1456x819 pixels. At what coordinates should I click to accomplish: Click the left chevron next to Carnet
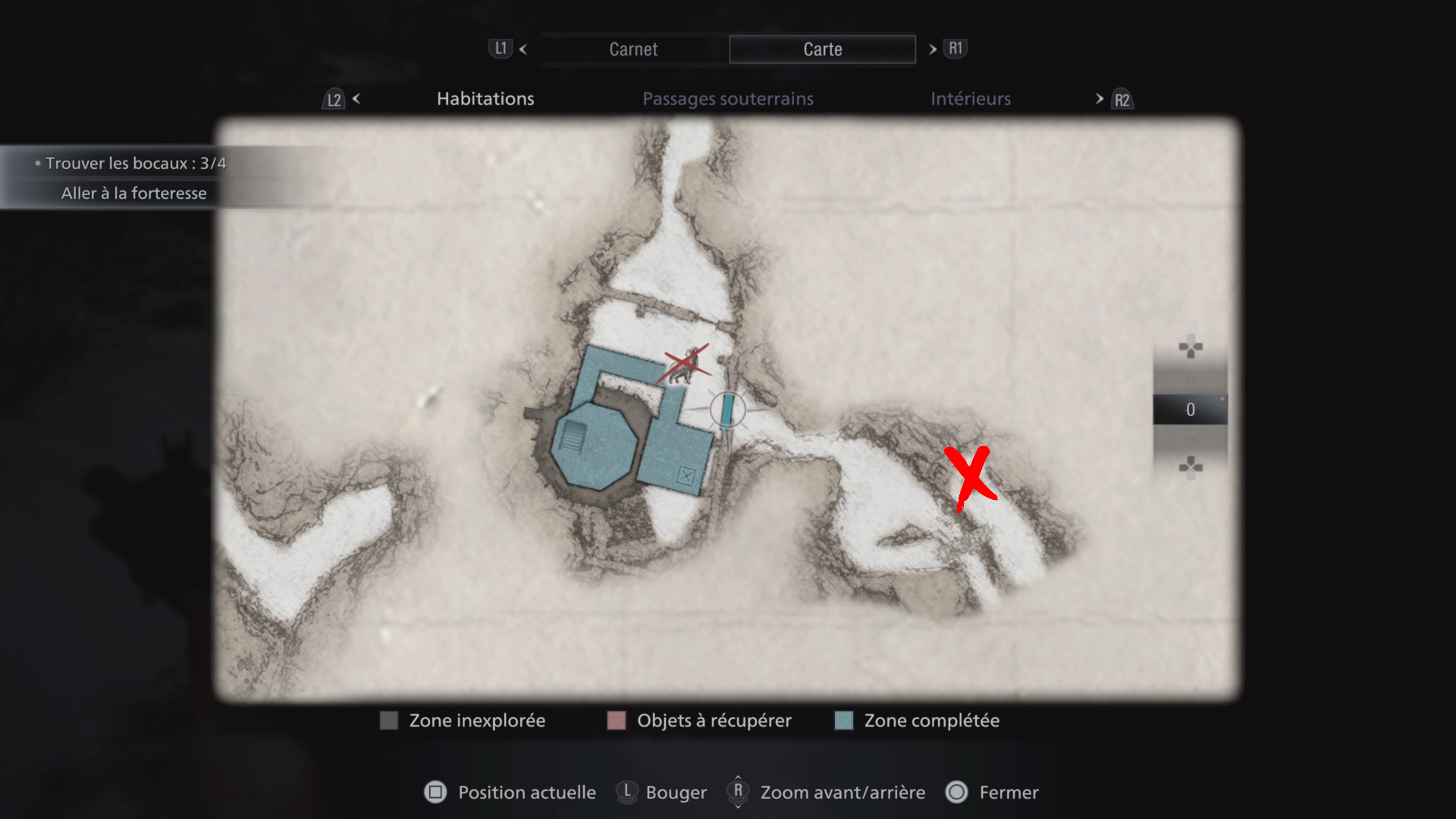tap(523, 50)
